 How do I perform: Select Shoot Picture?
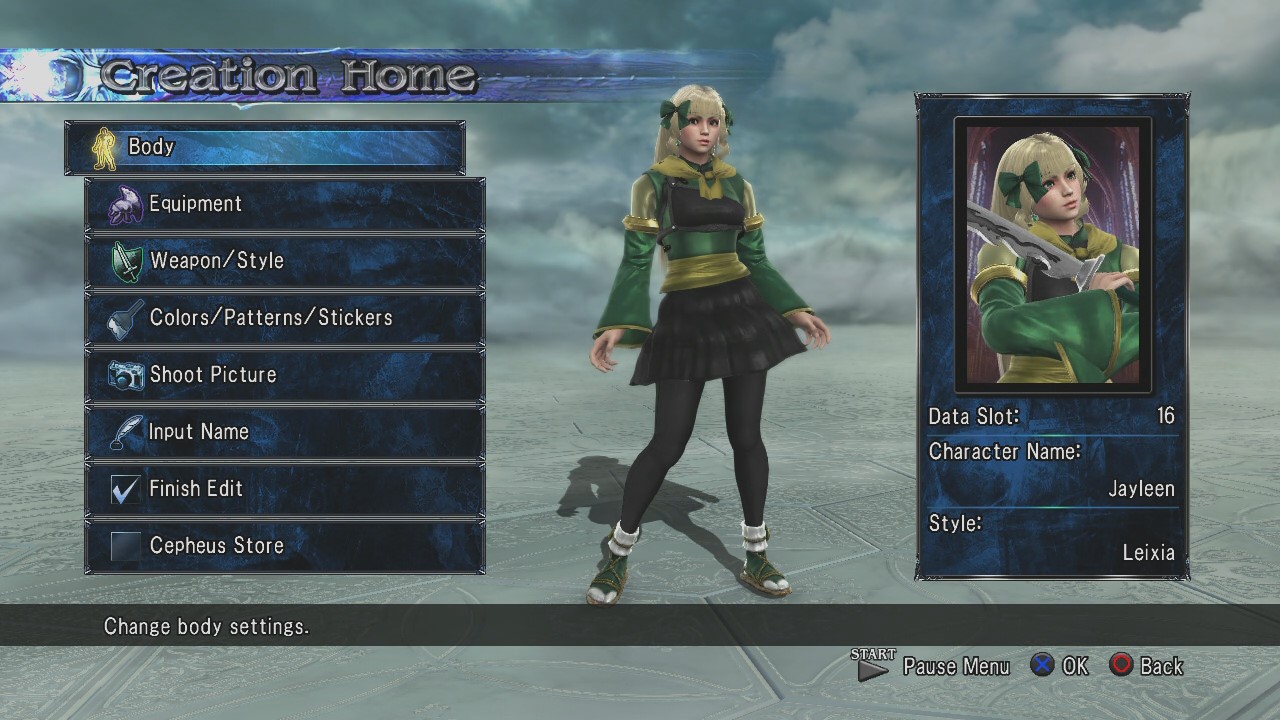point(285,376)
